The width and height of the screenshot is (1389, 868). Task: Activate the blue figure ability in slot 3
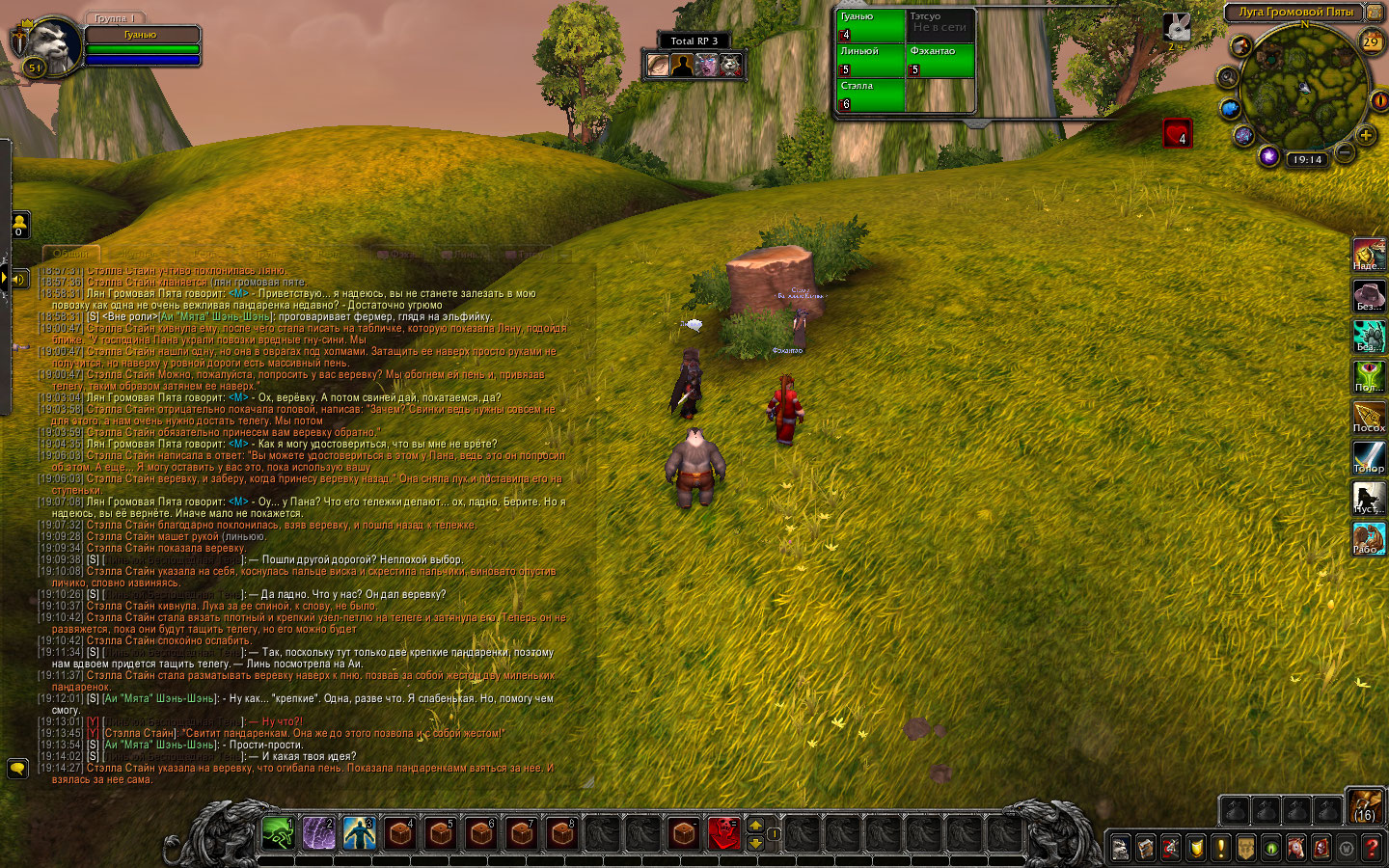pyautogui.click(x=360, y=832)
